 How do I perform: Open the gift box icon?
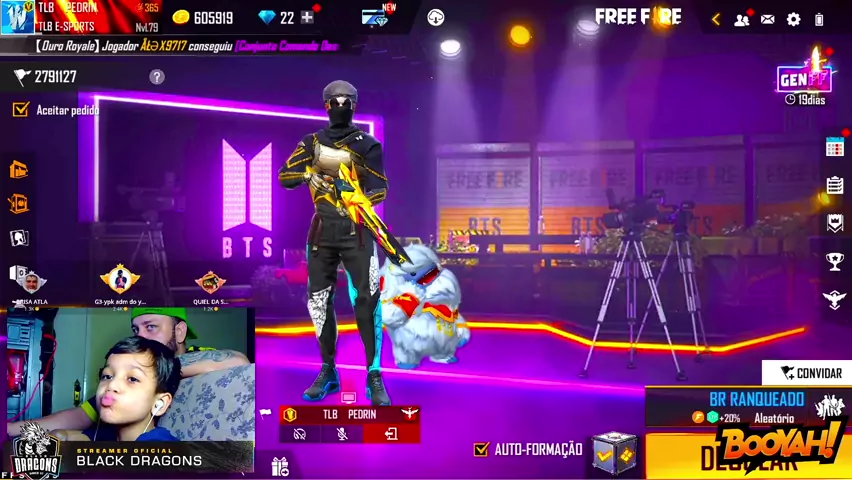(279, 465)
